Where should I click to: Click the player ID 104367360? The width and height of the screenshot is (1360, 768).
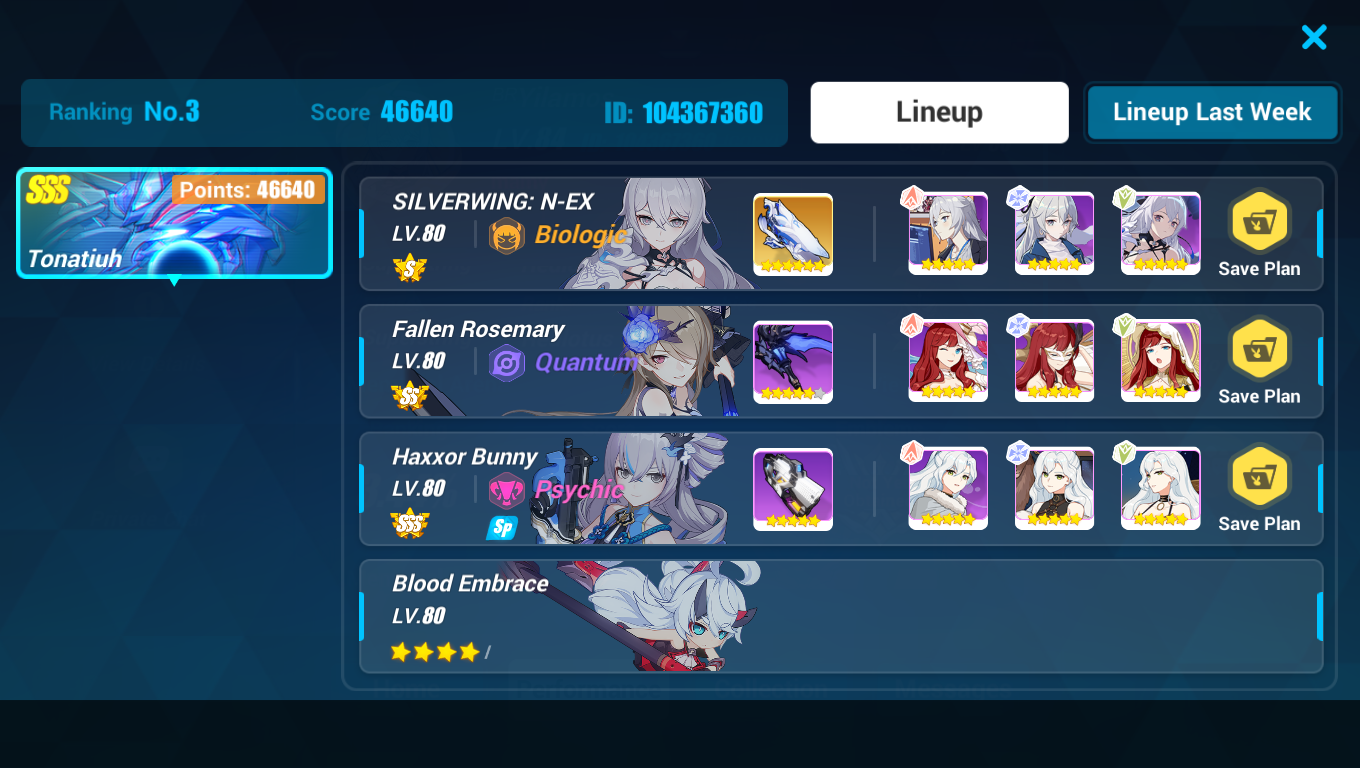(x=685, y=113)
